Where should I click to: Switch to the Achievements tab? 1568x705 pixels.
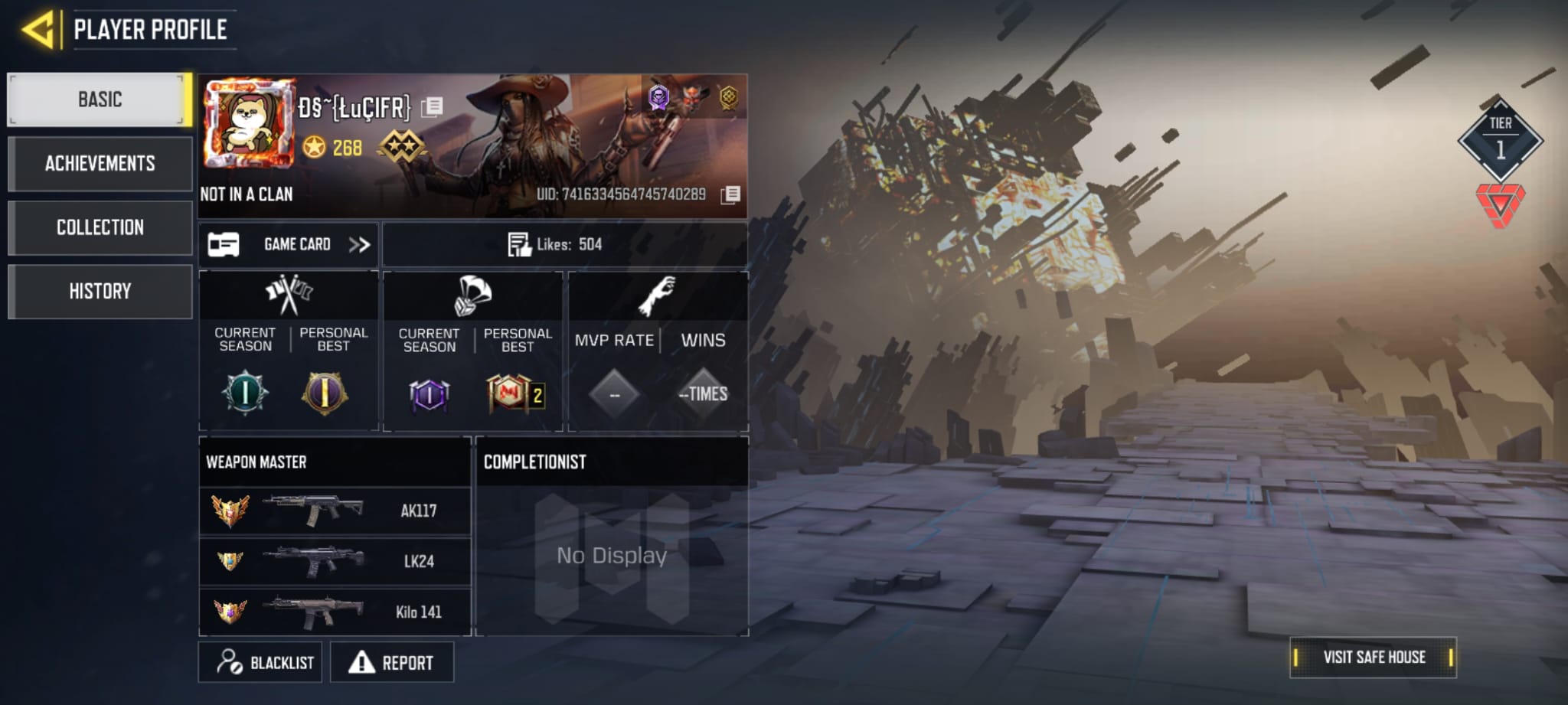point(100,163)
